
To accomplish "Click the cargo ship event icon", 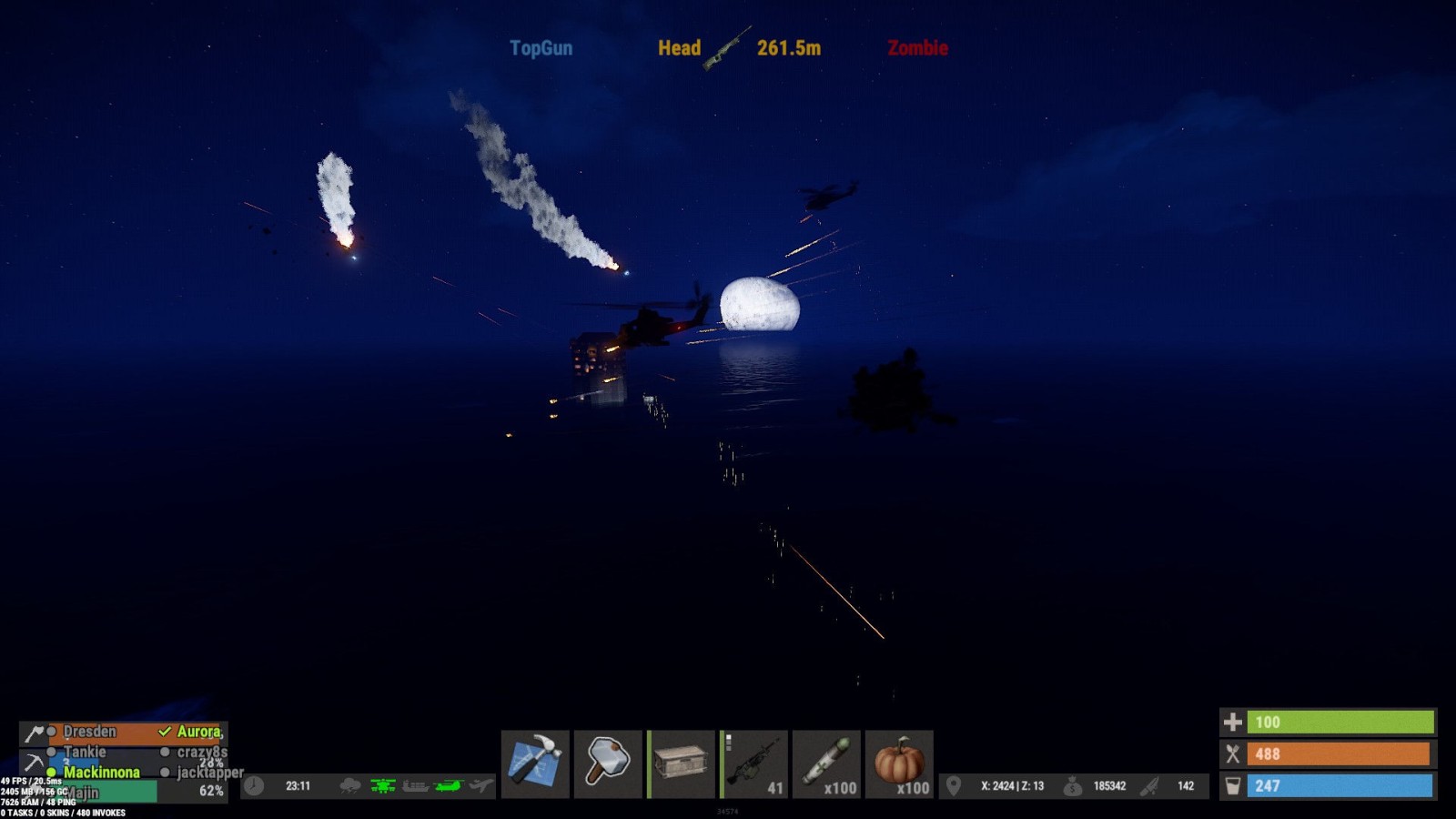I will point(416,785).
